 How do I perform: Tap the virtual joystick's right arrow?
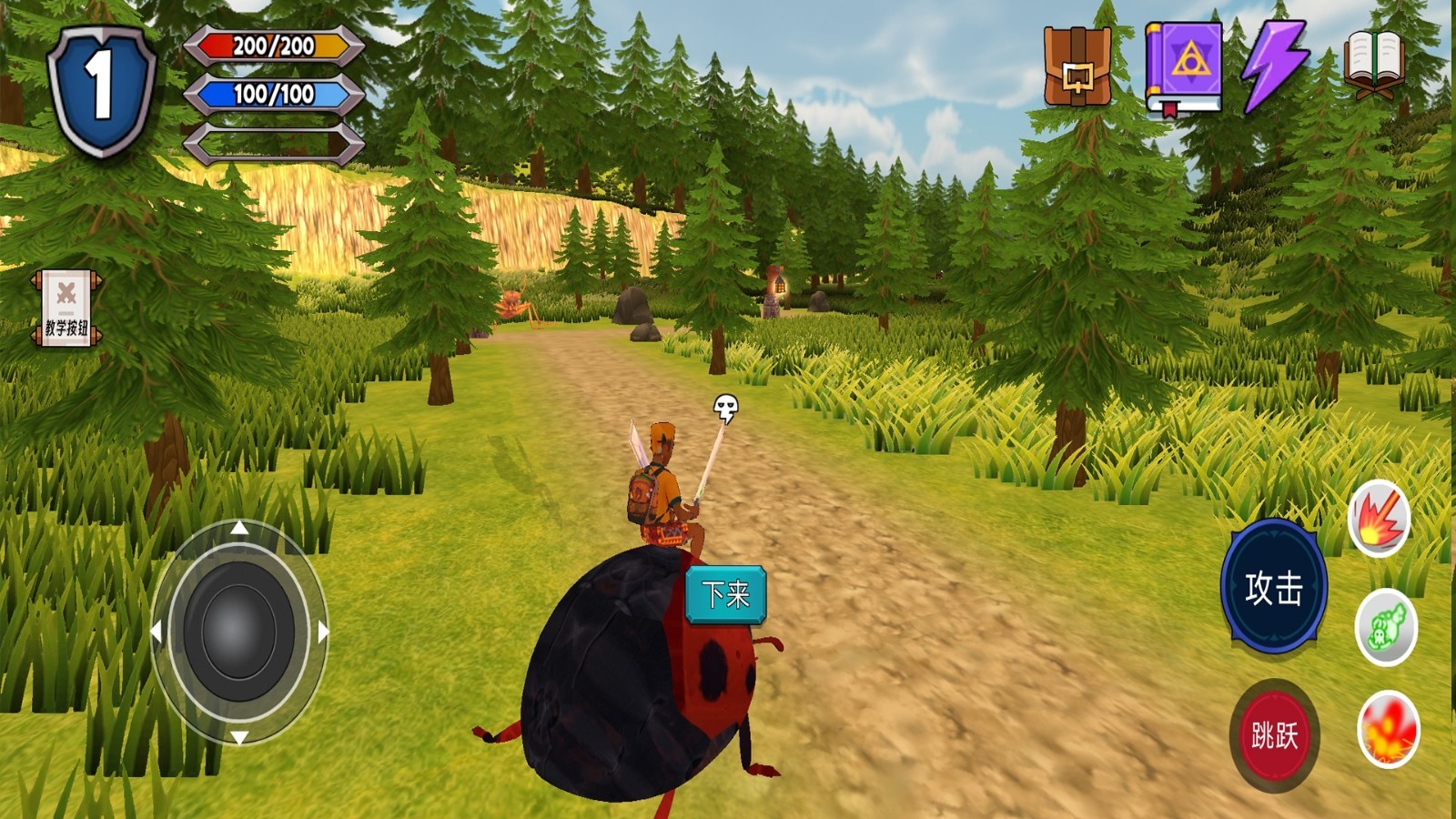[322, 632]
